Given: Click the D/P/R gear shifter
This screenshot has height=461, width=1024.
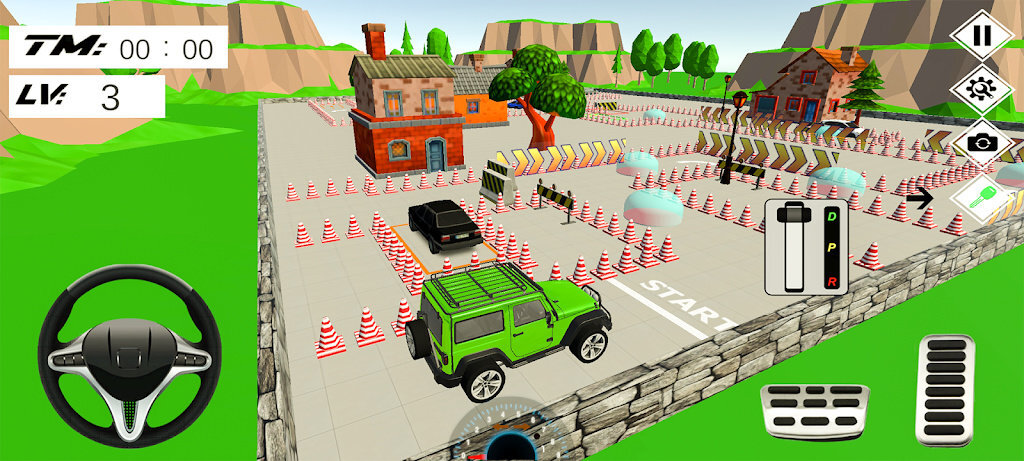Looking at the screenshot, I should [806, 247].
